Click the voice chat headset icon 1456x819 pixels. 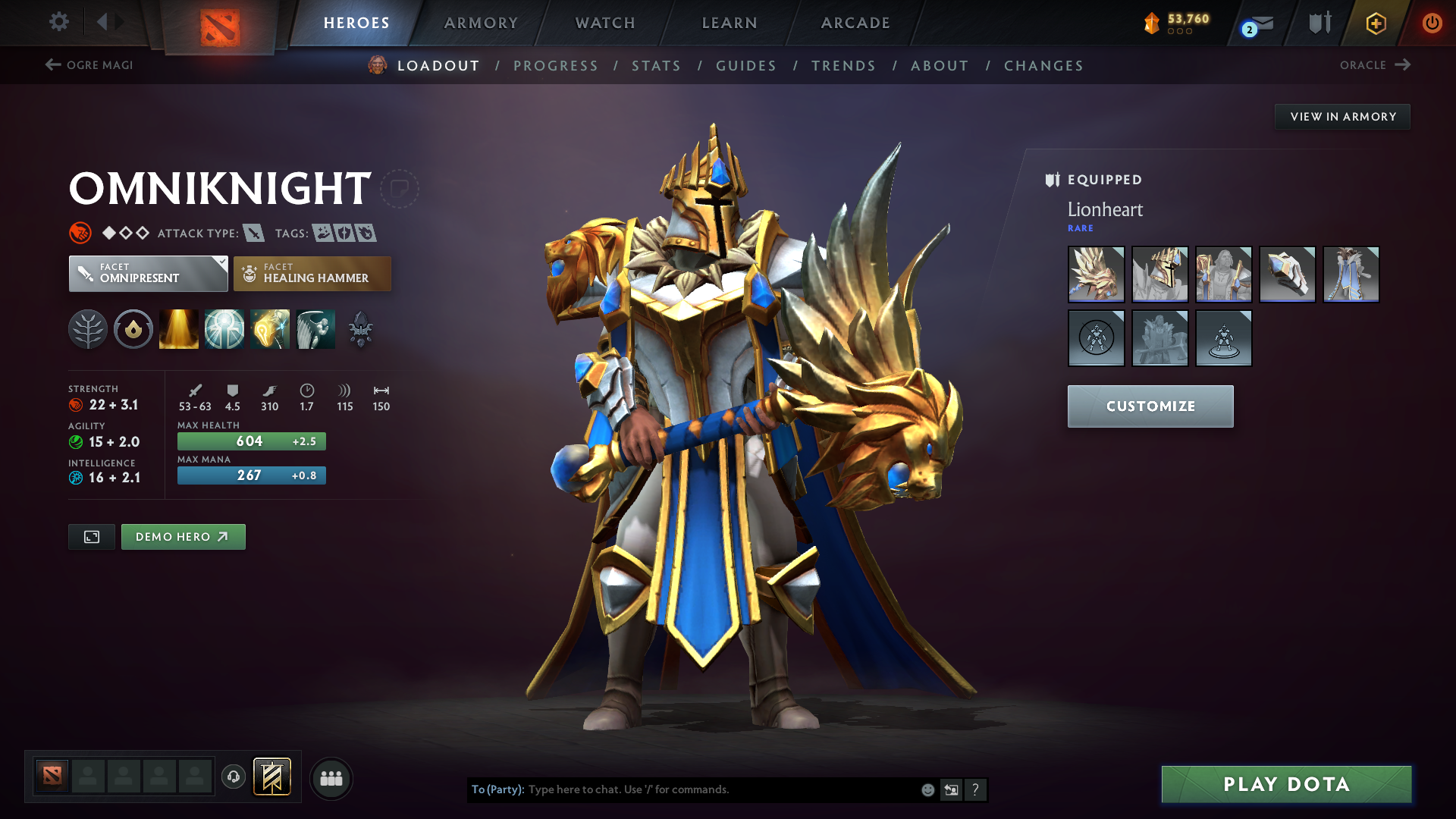point(233,777)
